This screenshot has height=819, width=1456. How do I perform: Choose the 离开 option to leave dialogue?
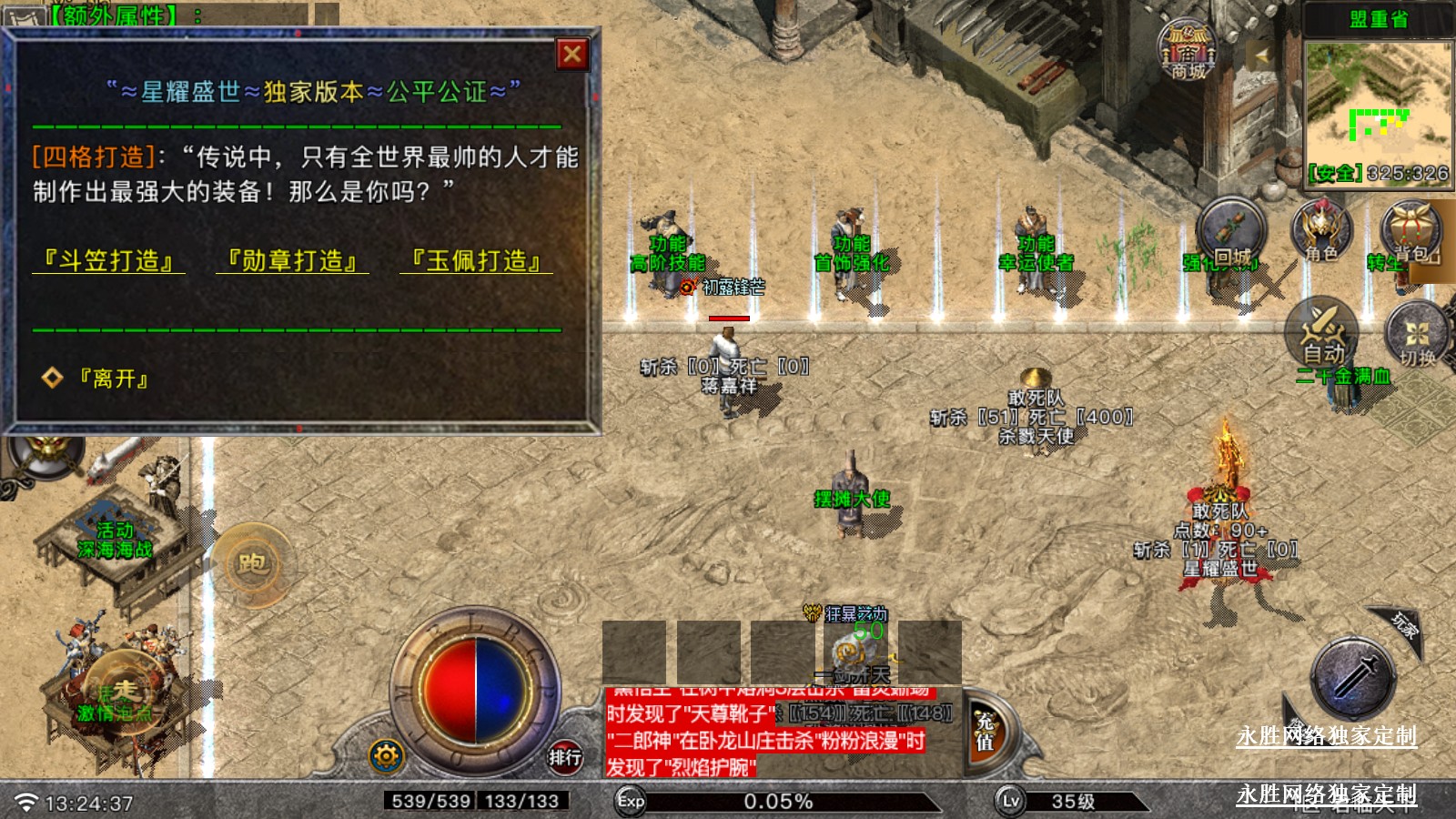click(x=113, y=379)
